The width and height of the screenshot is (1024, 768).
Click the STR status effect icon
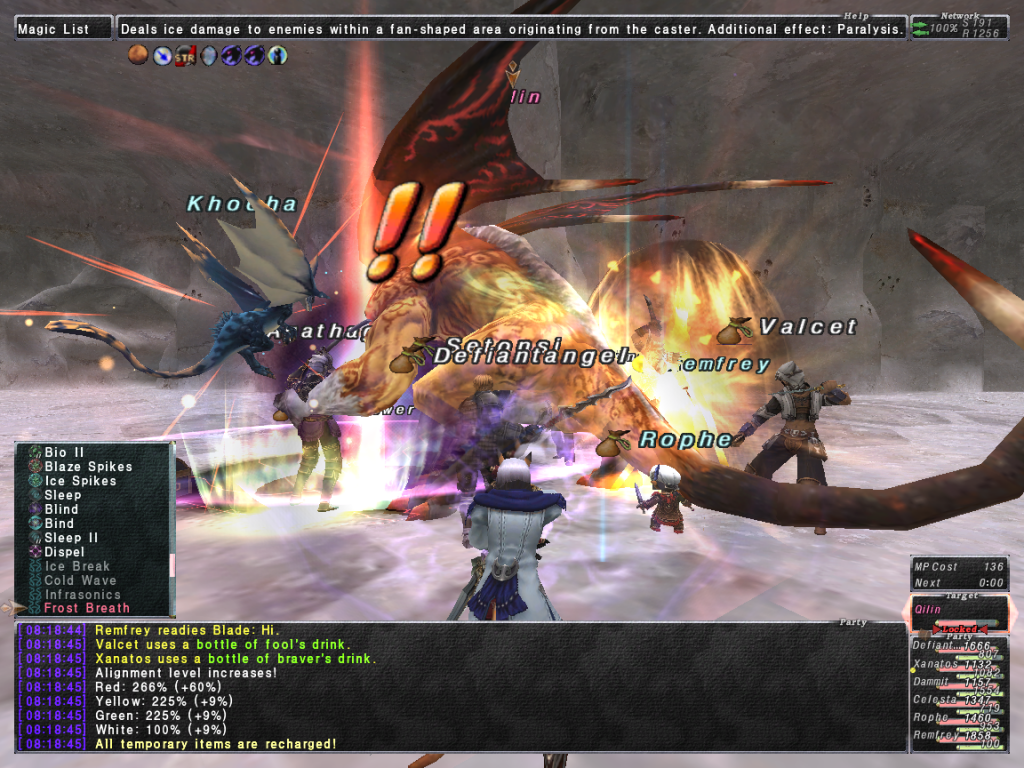pos(185,56)
